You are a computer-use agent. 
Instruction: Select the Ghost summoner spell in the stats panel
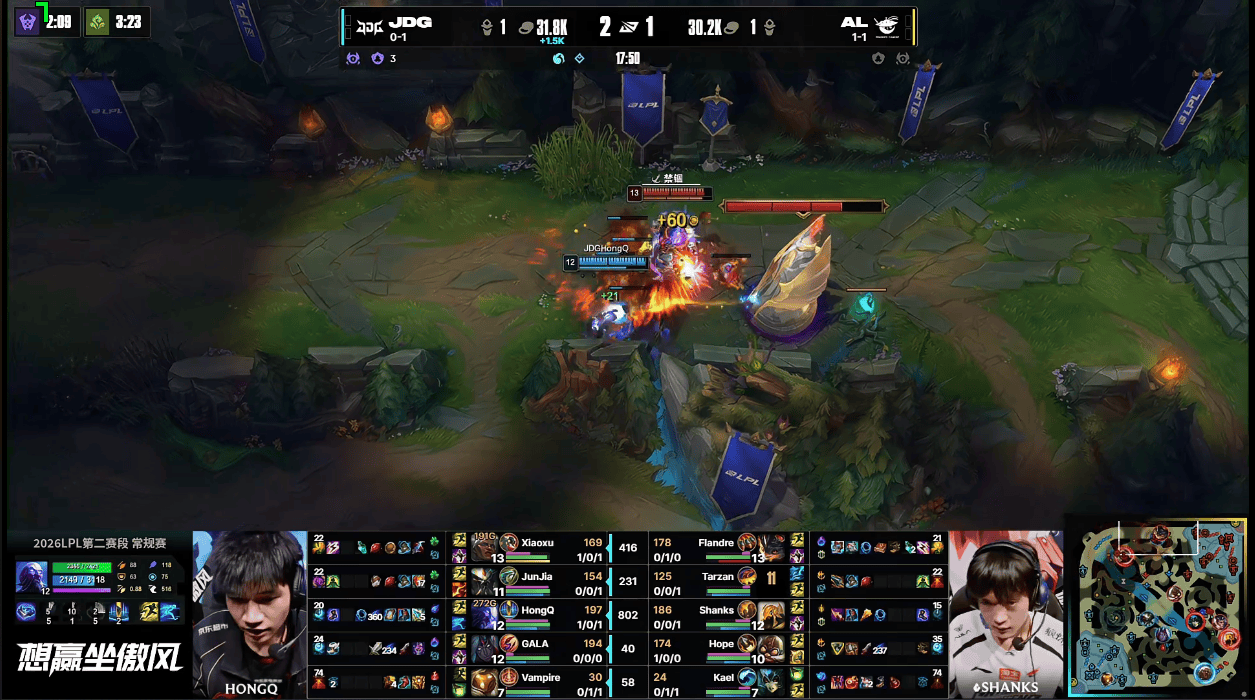click(168, 612)
